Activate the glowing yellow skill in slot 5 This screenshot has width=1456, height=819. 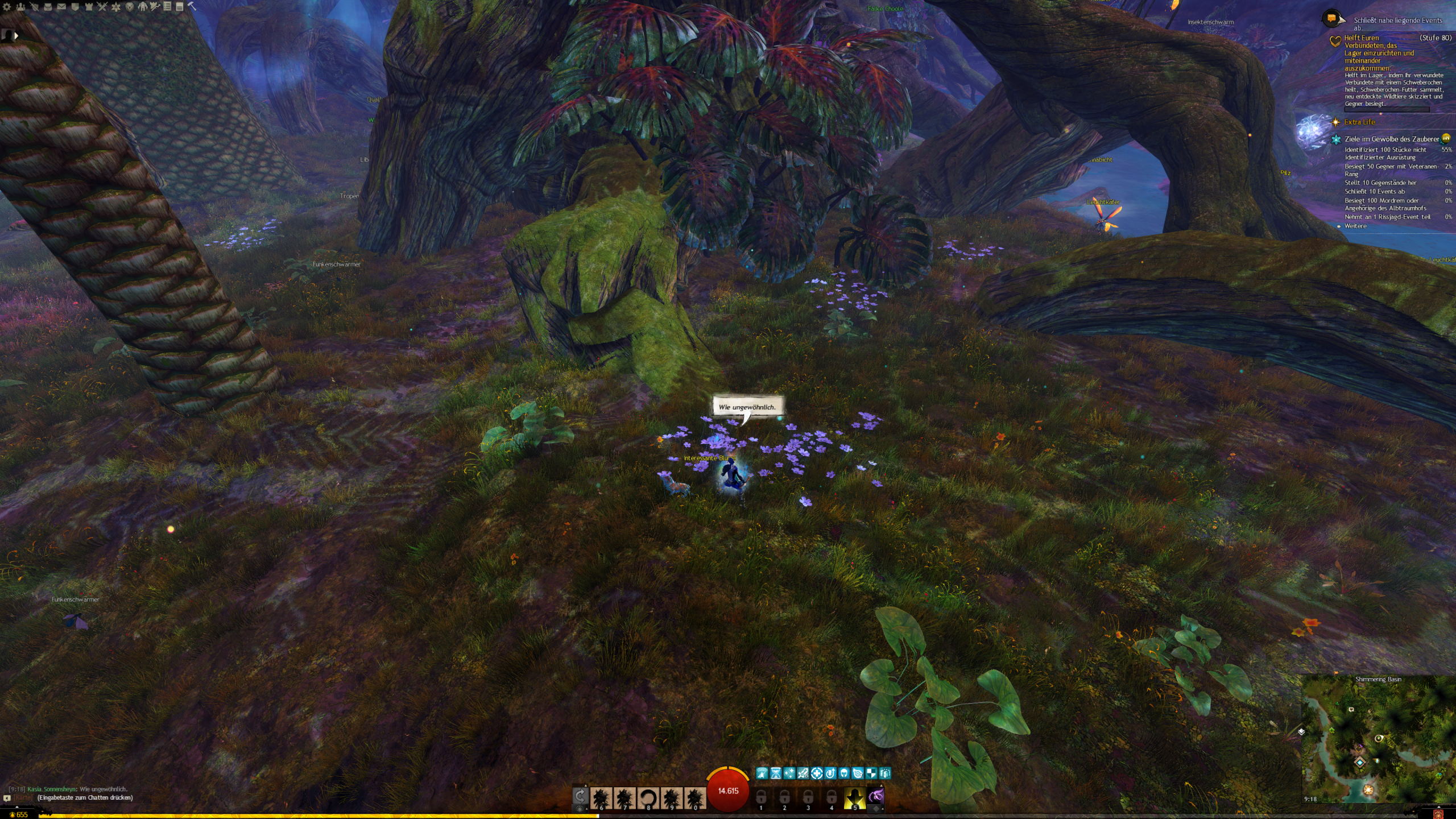pyautogui.click(x=854, y=798)
